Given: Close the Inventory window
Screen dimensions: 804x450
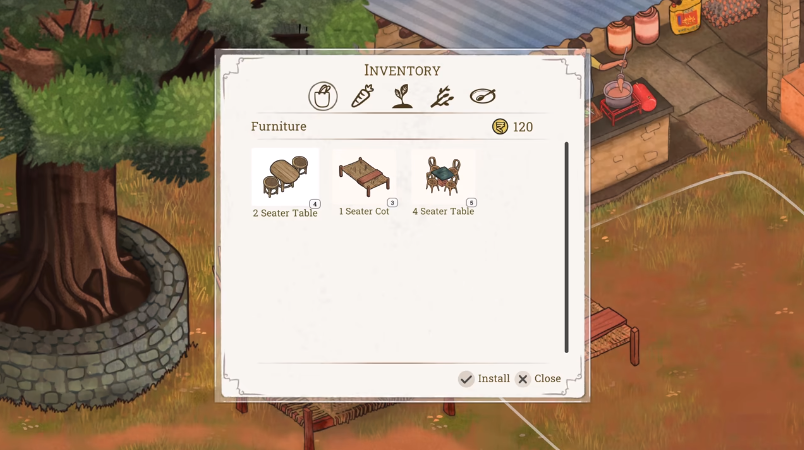Looking at the screenshot, I should pyautogui.click(x=538, y=379).
